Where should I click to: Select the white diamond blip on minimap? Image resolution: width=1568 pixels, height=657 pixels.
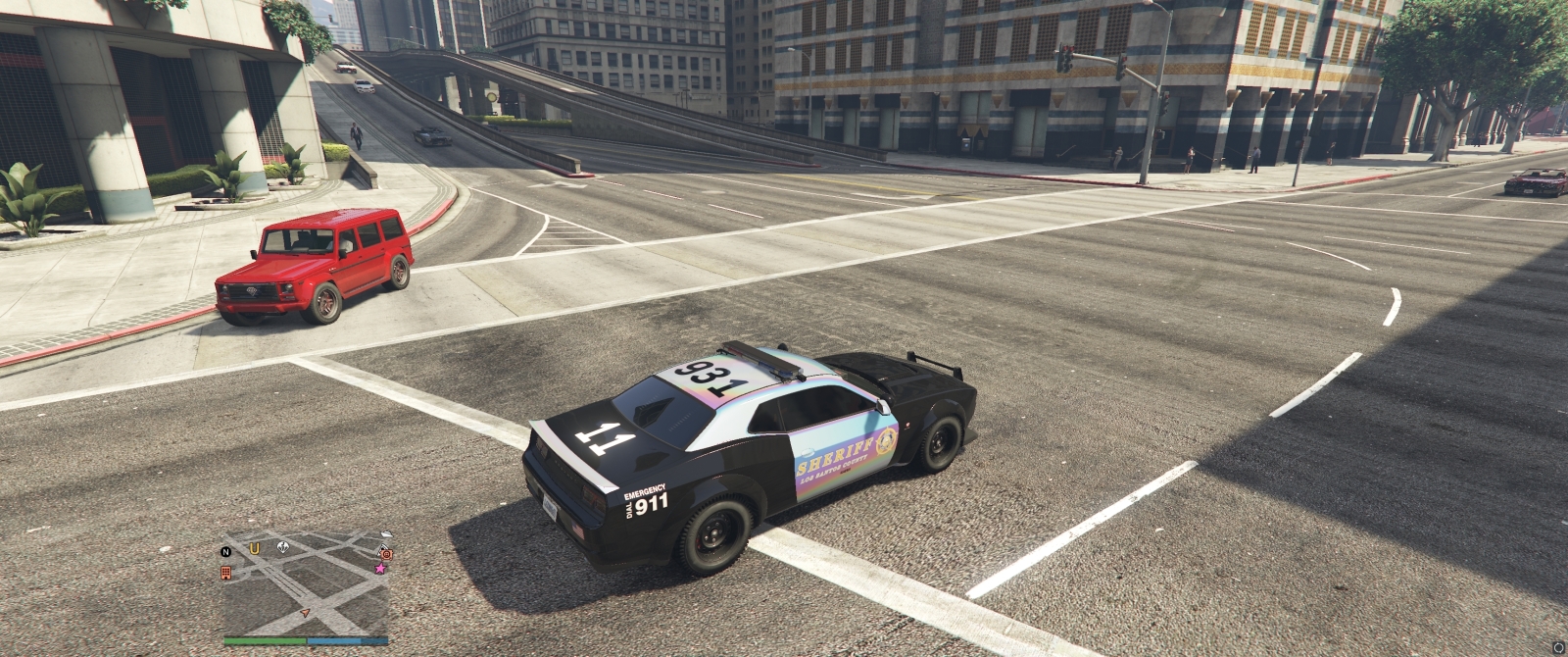pyautogui.click(x=282, y=547)
